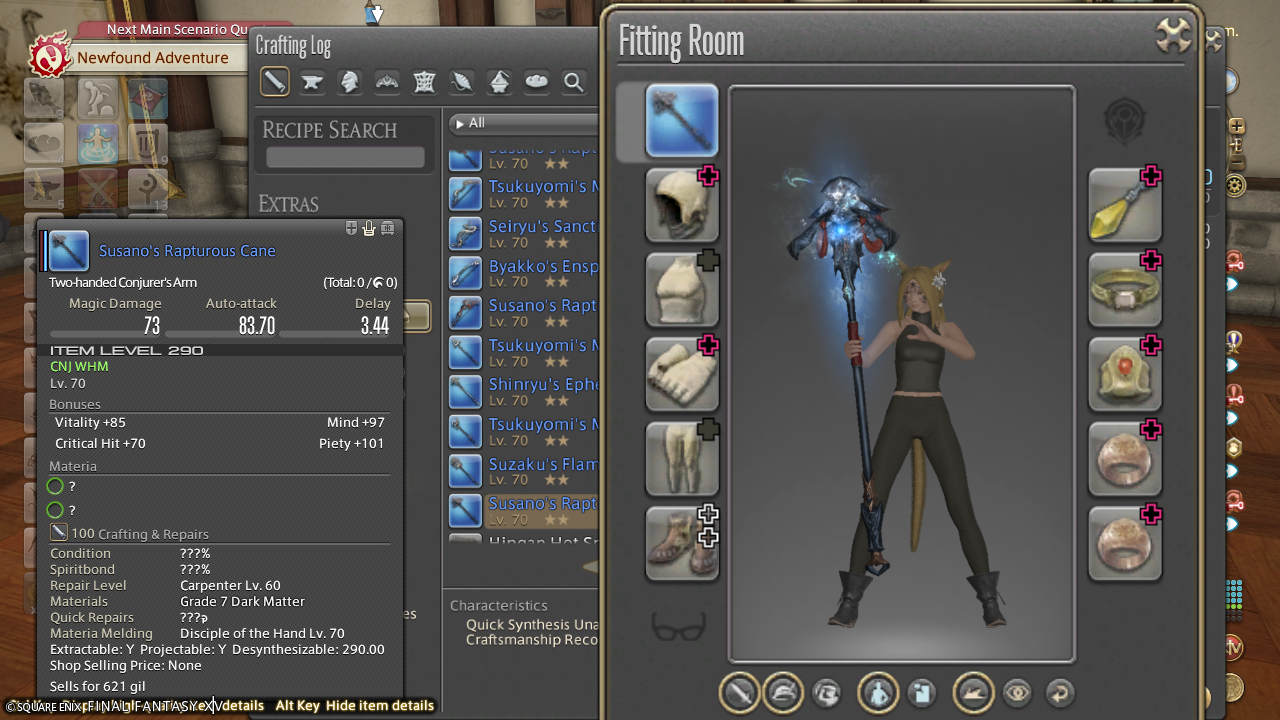1280x720 pixels.
Task: Switch to the anvil crafting class tab
Action: click(x=312, y=82)
